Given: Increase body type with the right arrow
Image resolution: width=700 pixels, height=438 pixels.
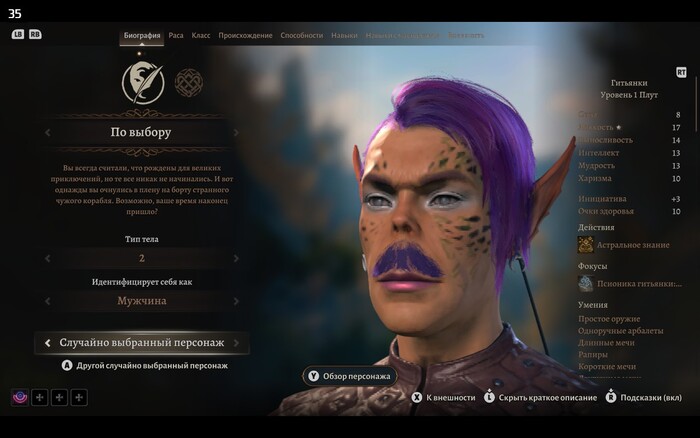Looking at the screenshot, I should tap(237, 258).
